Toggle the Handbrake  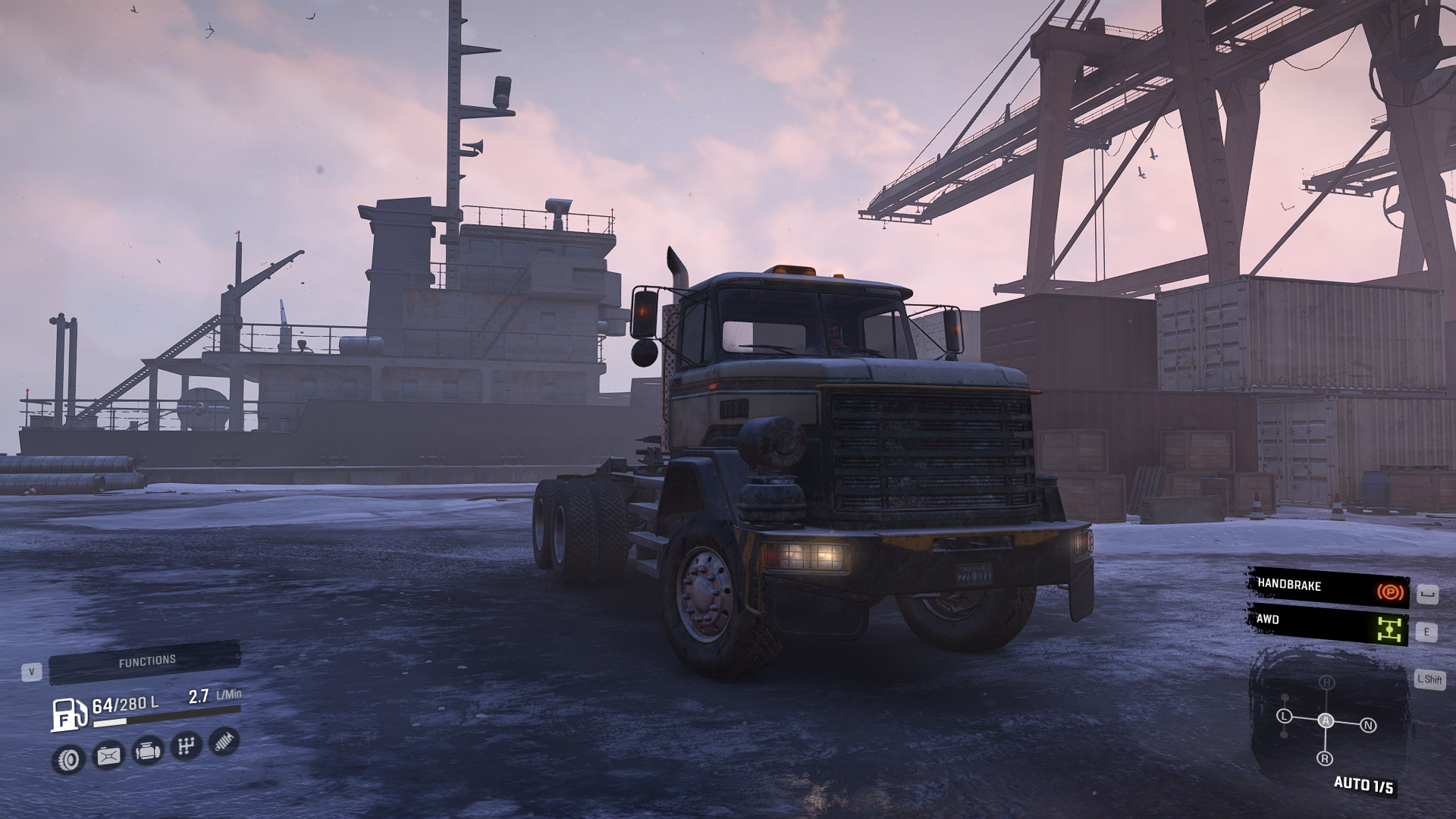tap(1329, 587)
